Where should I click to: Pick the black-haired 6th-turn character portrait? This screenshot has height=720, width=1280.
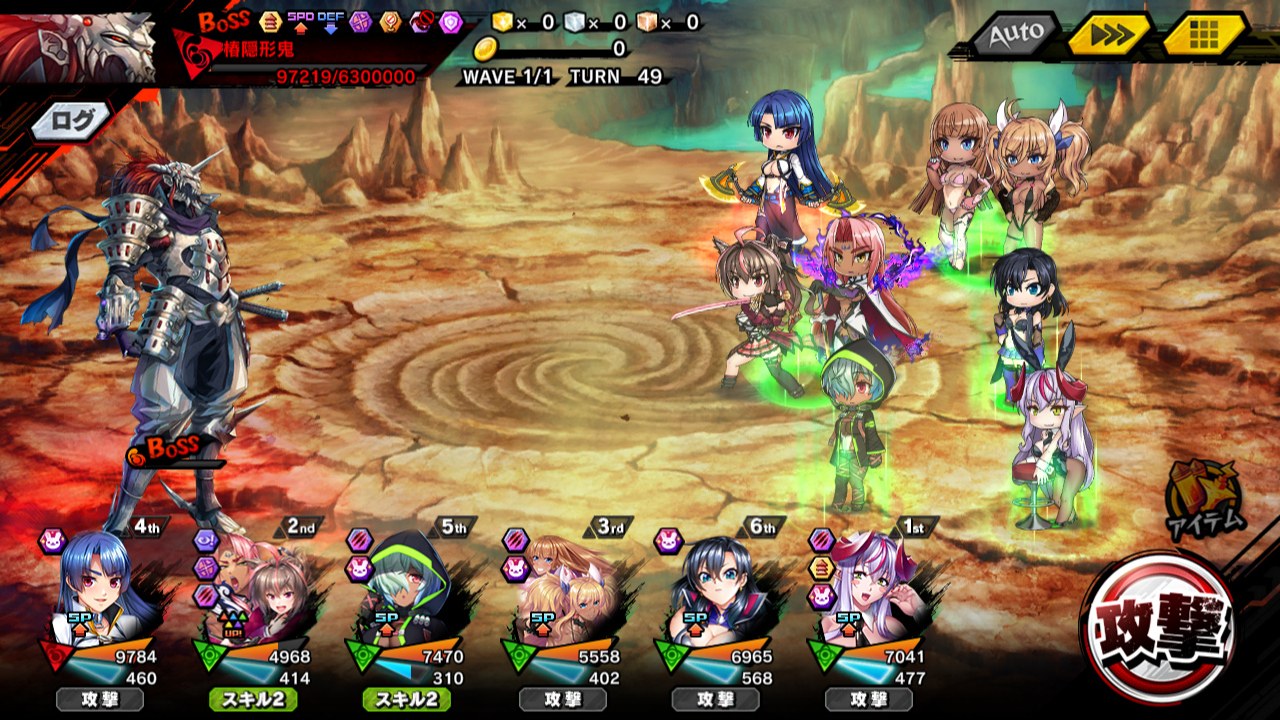click(714, 585)
